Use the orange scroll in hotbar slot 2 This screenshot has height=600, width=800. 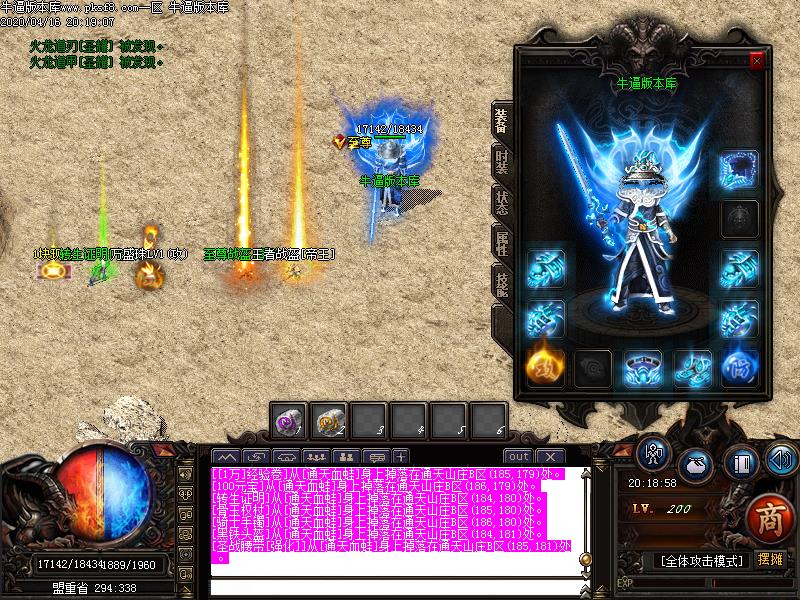[329, 421]
